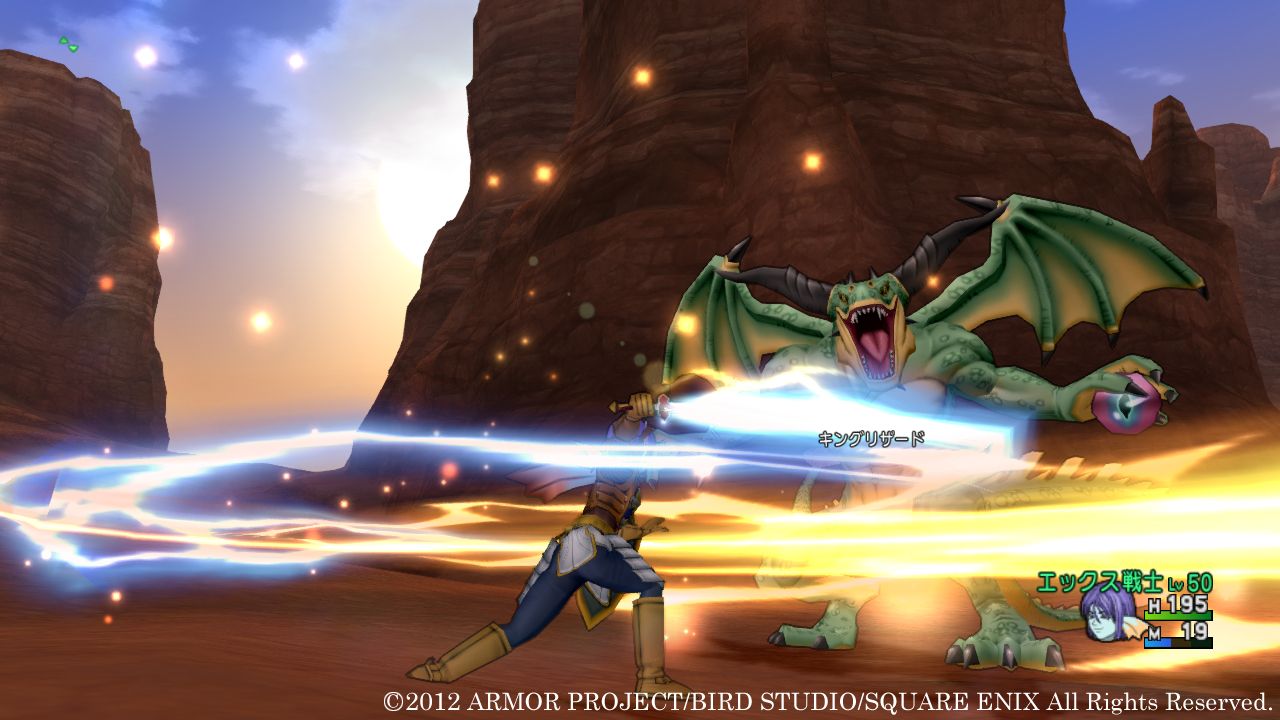
Task: Select the green up-arrow indicator in the sky
Action: coord(63,41)
